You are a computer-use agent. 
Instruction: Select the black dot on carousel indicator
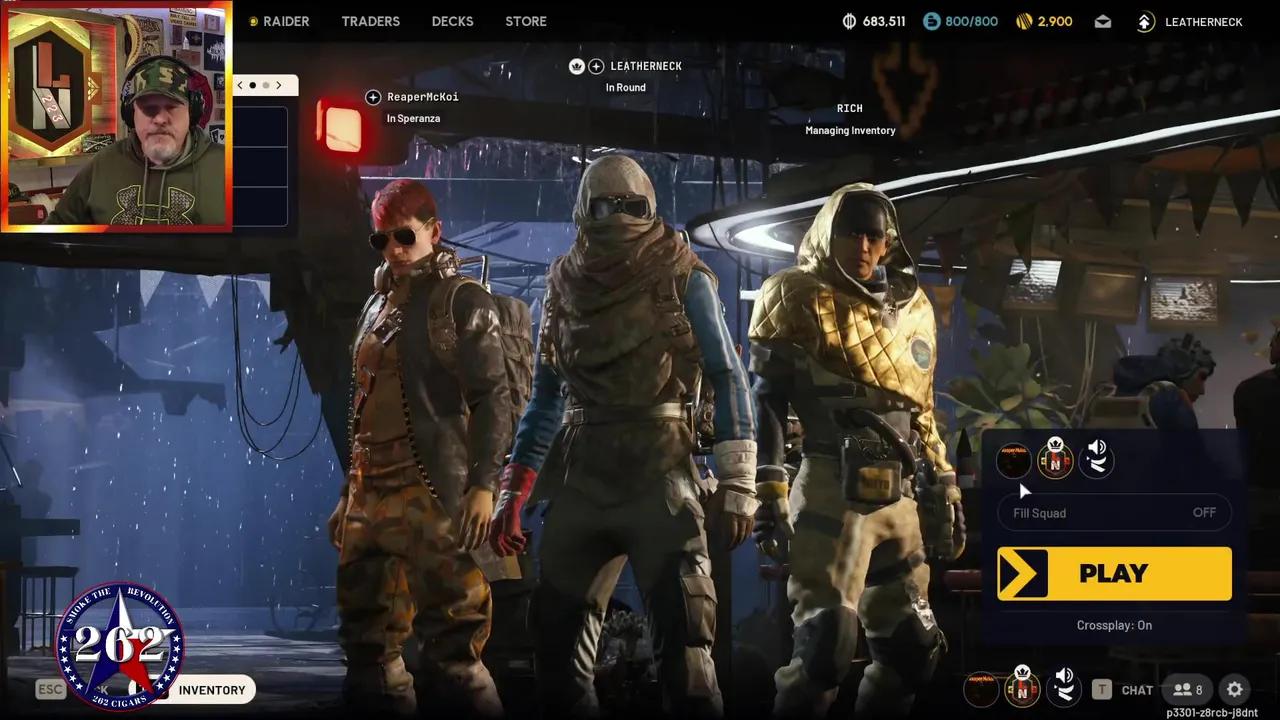pos(250,86)
